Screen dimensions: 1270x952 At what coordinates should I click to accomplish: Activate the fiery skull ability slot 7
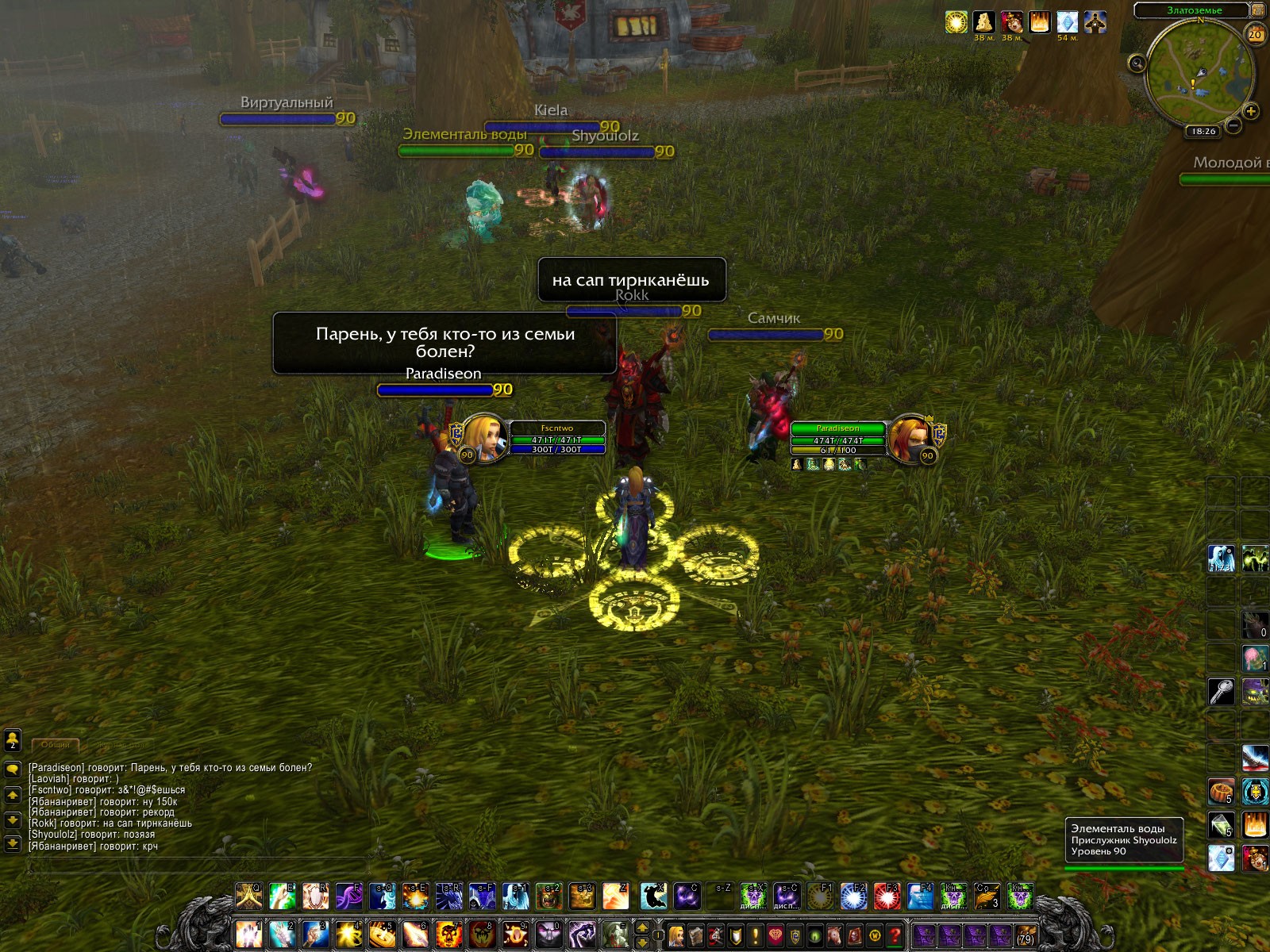pos(448,935)
